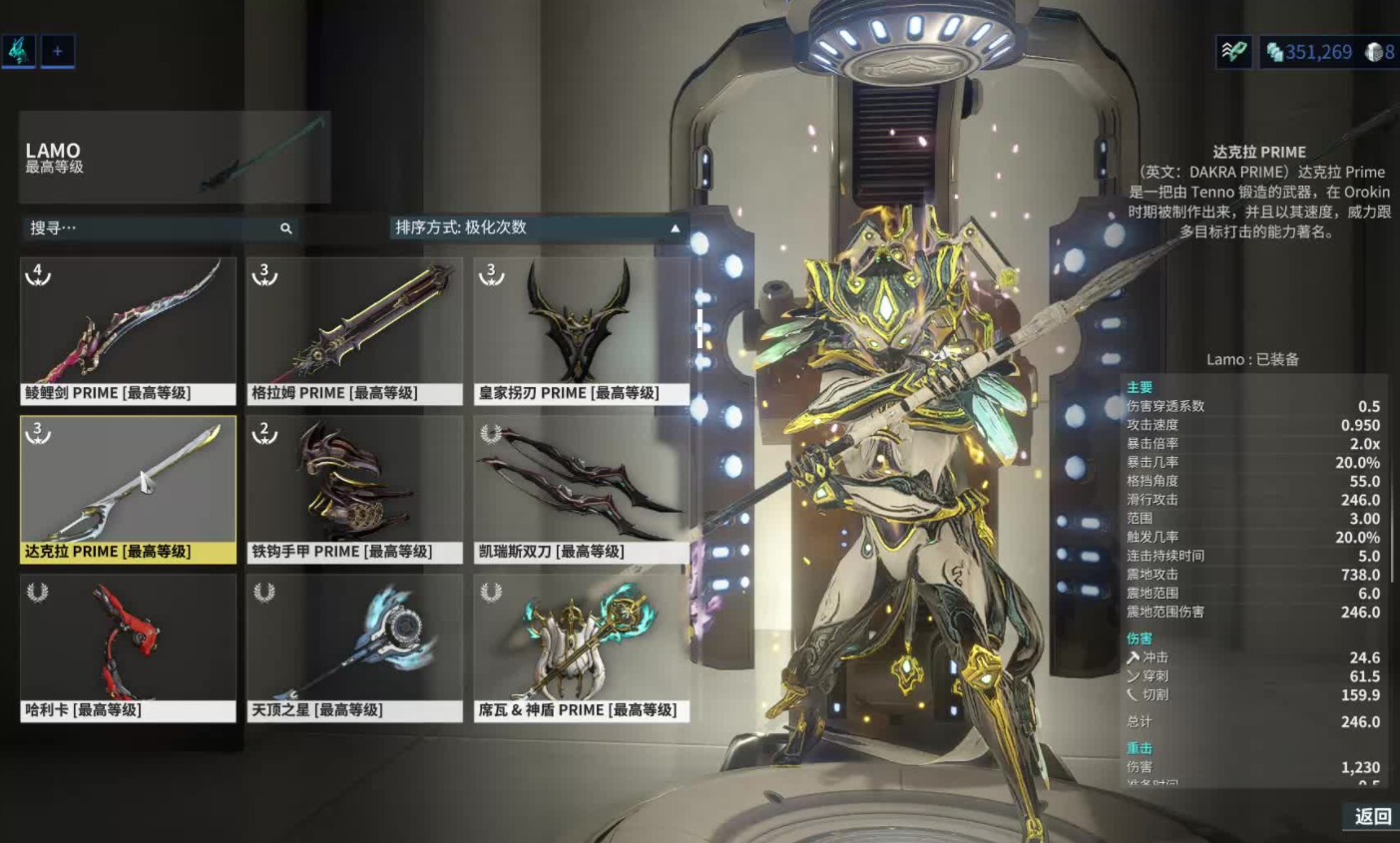Choose the 格拉姆 PRIME sword

354,330
